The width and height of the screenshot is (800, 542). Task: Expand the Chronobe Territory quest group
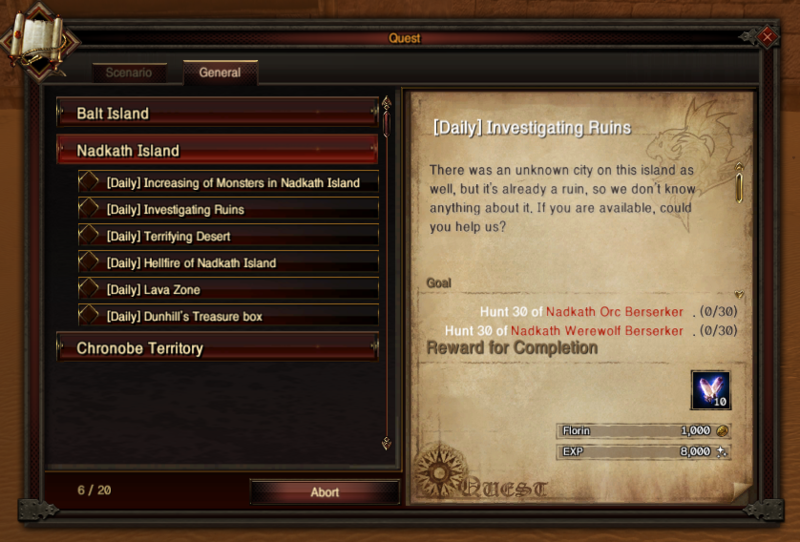[x=217, y=348]
